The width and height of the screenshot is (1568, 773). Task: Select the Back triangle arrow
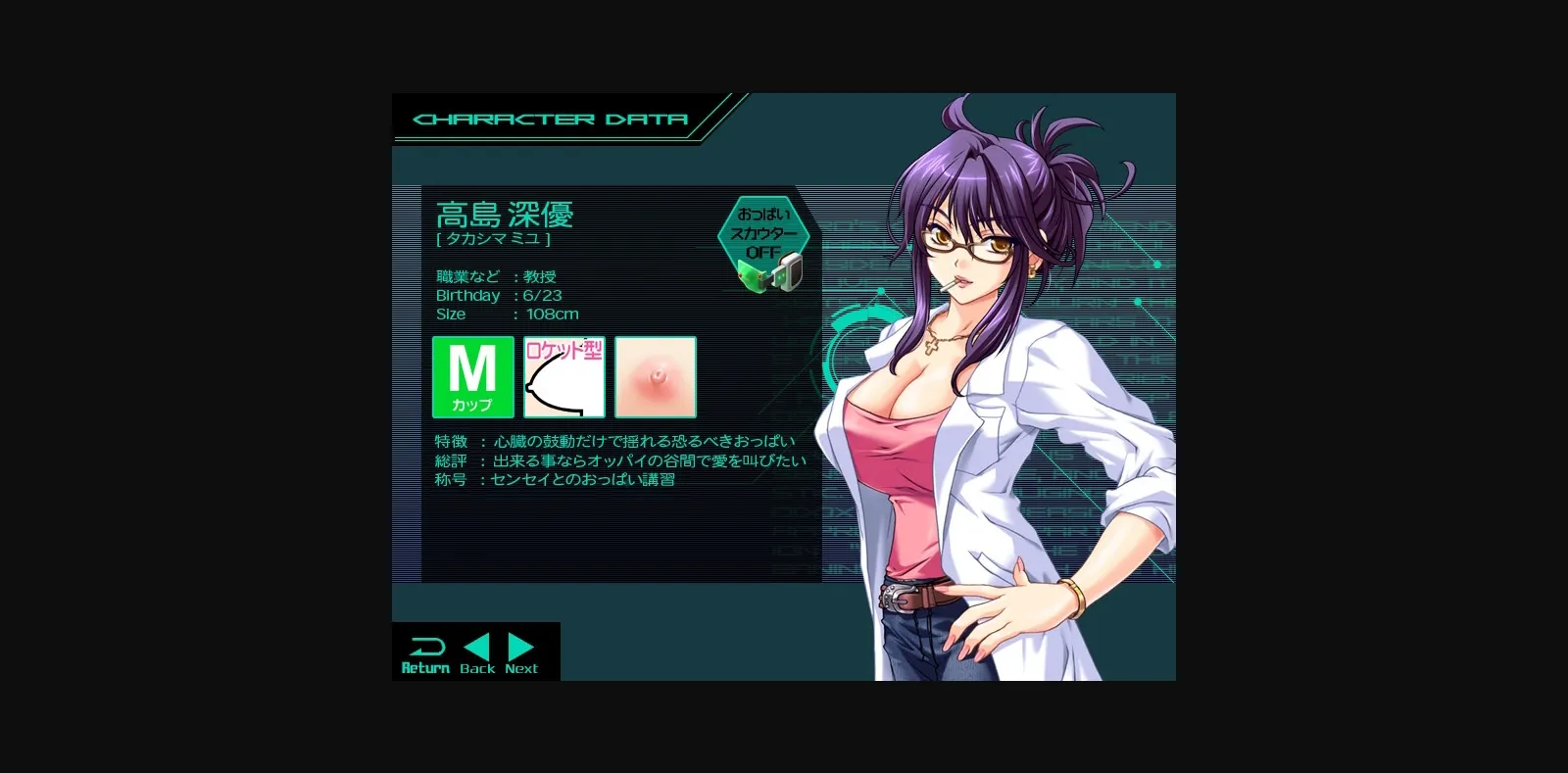coord(478,648)
